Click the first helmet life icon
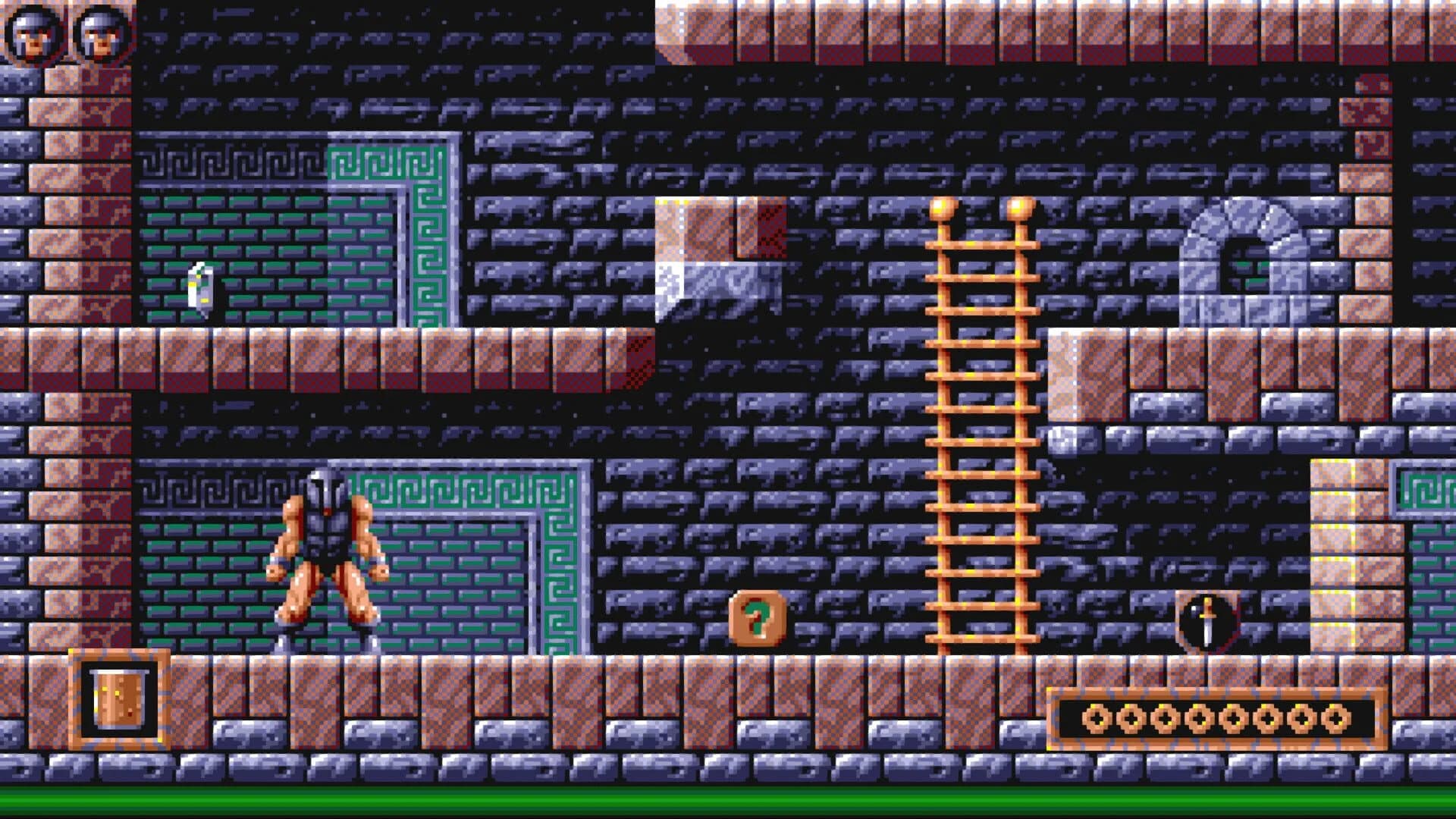 (32, 32)
